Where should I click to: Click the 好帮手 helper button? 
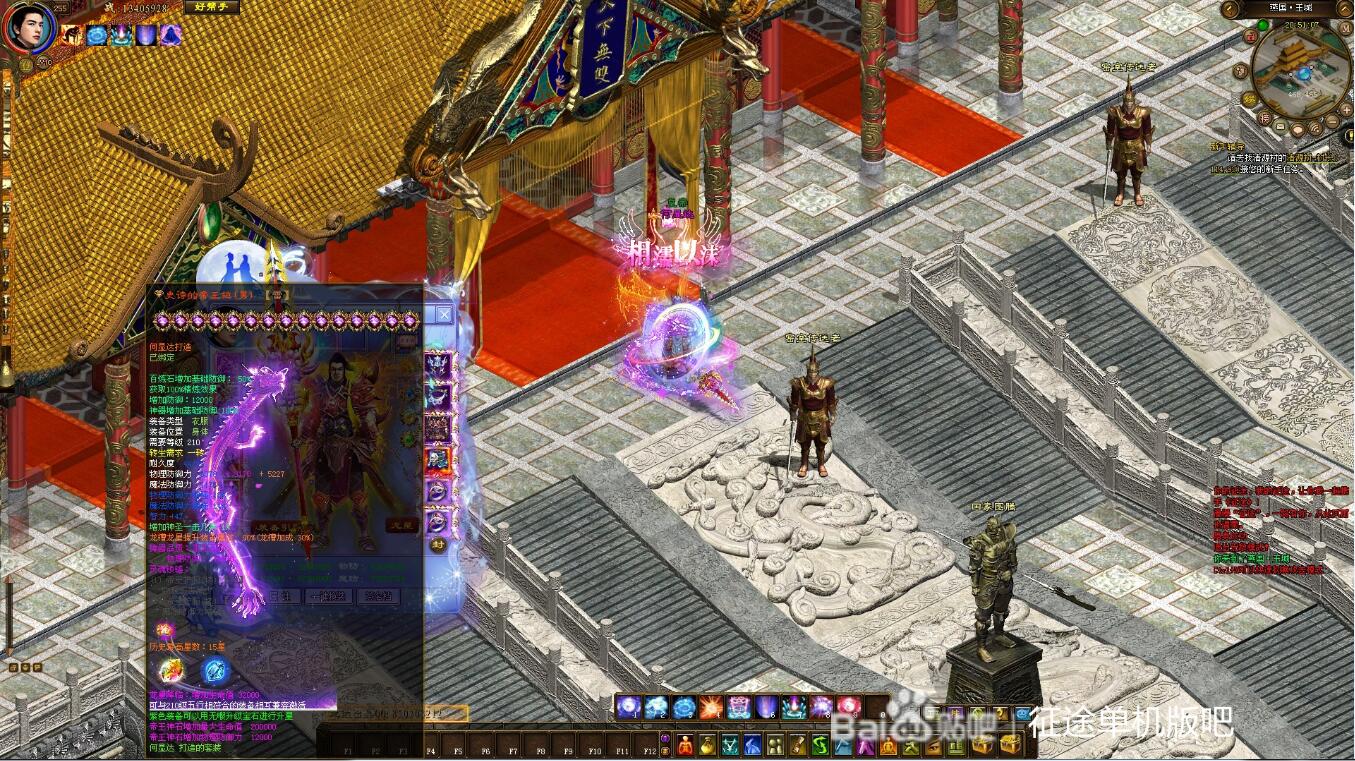tap(211, 7)
